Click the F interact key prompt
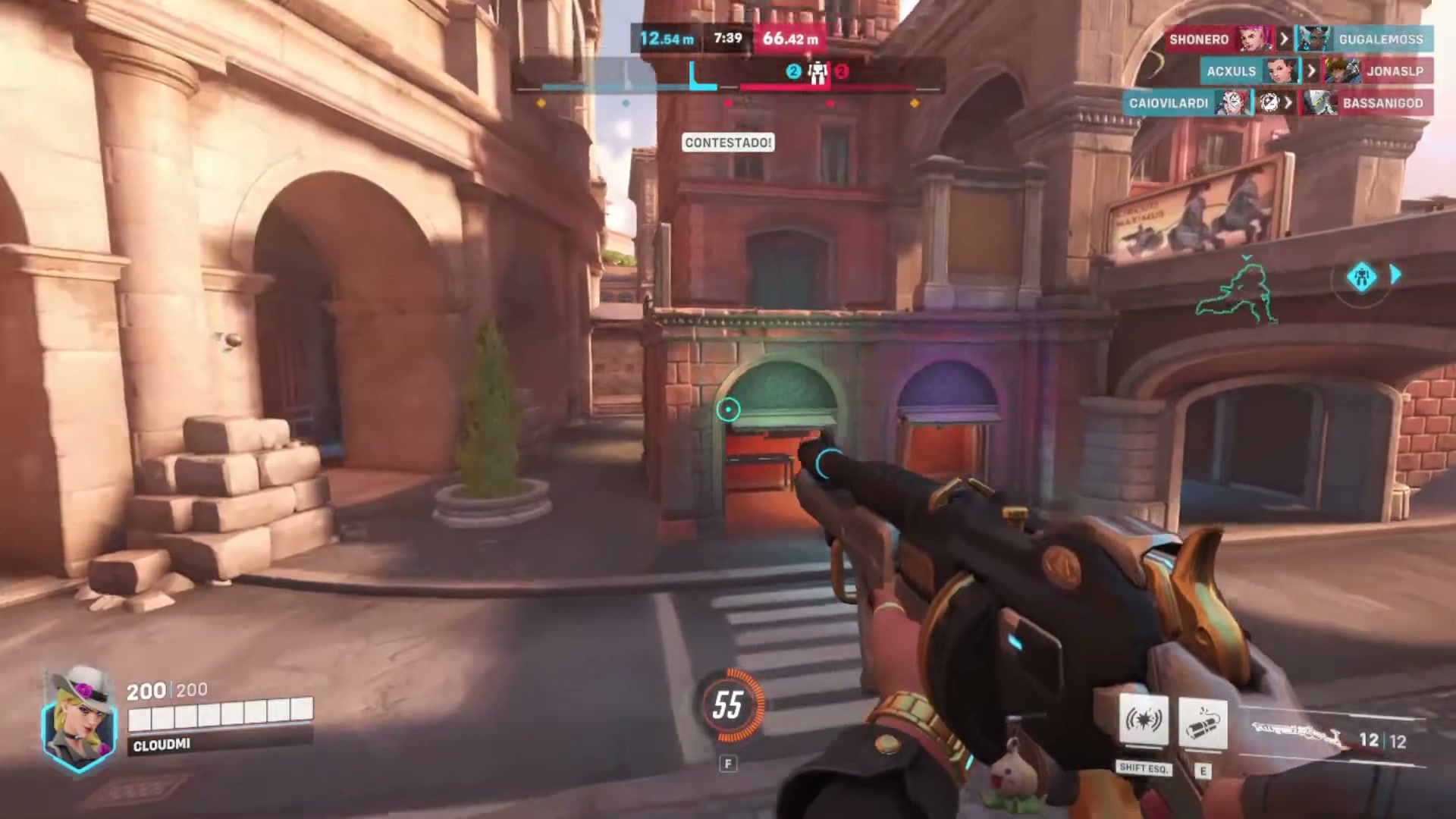Screen dimensions: 1456x819 click(x=729, y=764)
